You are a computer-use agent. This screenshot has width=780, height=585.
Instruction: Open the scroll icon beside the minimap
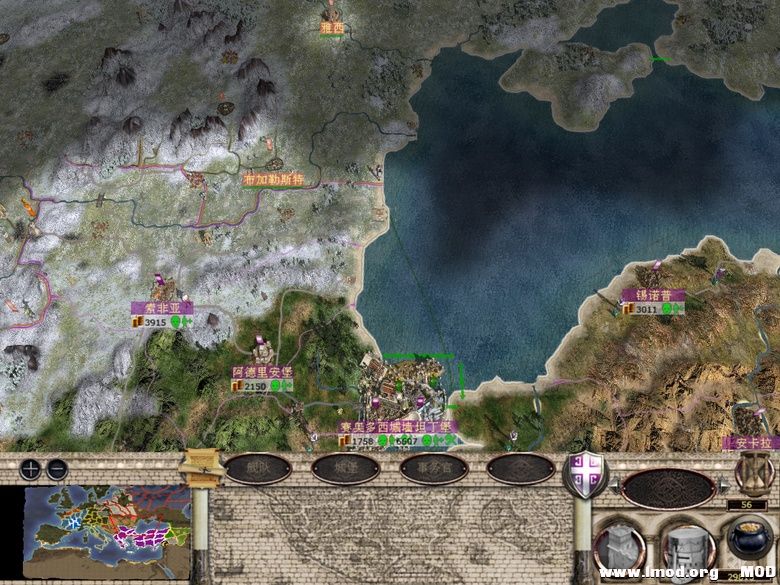202,465
